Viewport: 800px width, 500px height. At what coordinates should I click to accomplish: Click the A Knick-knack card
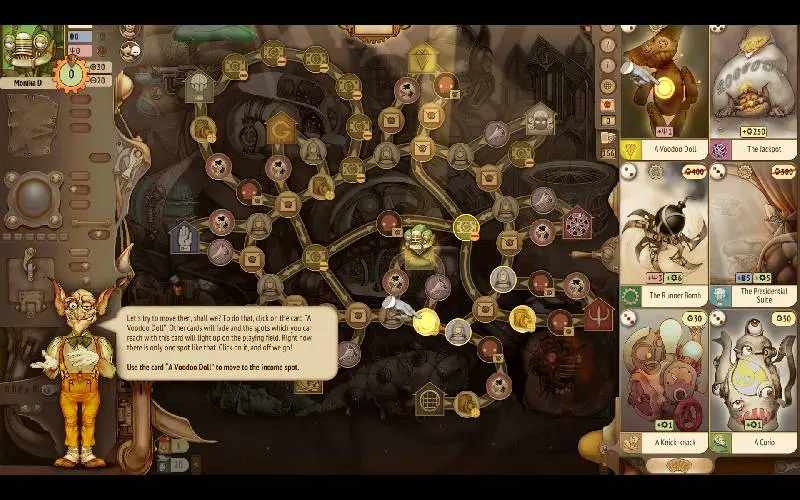coord(665,380)
